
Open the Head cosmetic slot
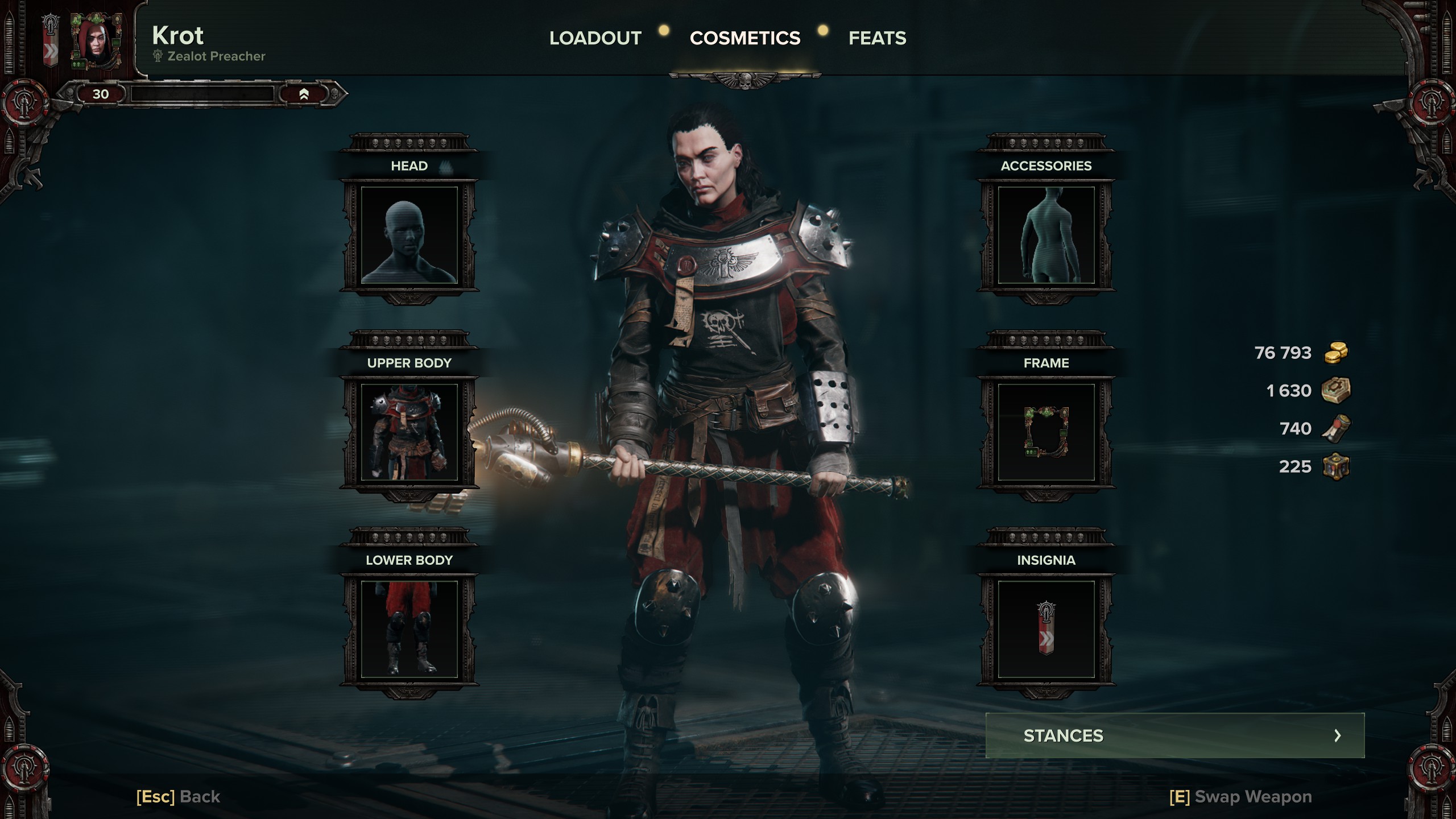pos(409,235)
